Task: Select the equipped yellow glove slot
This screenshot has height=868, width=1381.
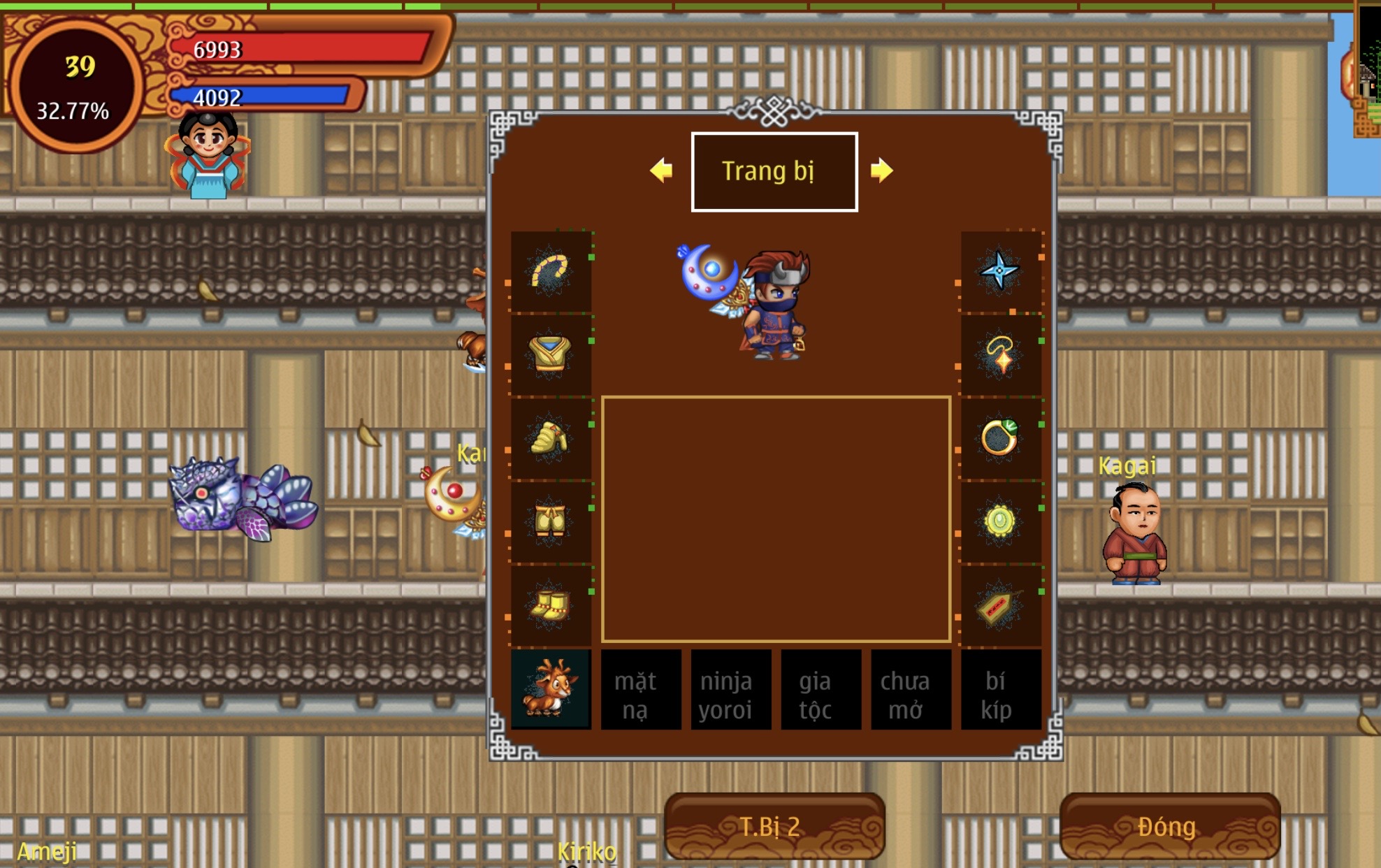Action: tap(551, 438)
